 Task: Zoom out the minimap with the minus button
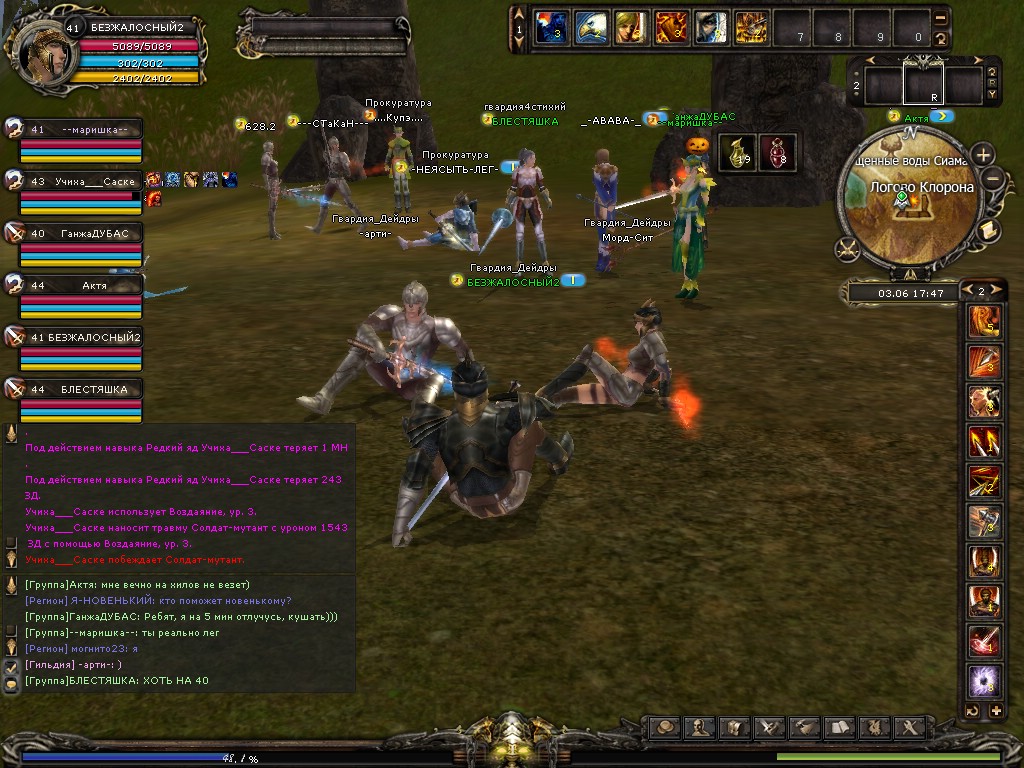point(993,179)
